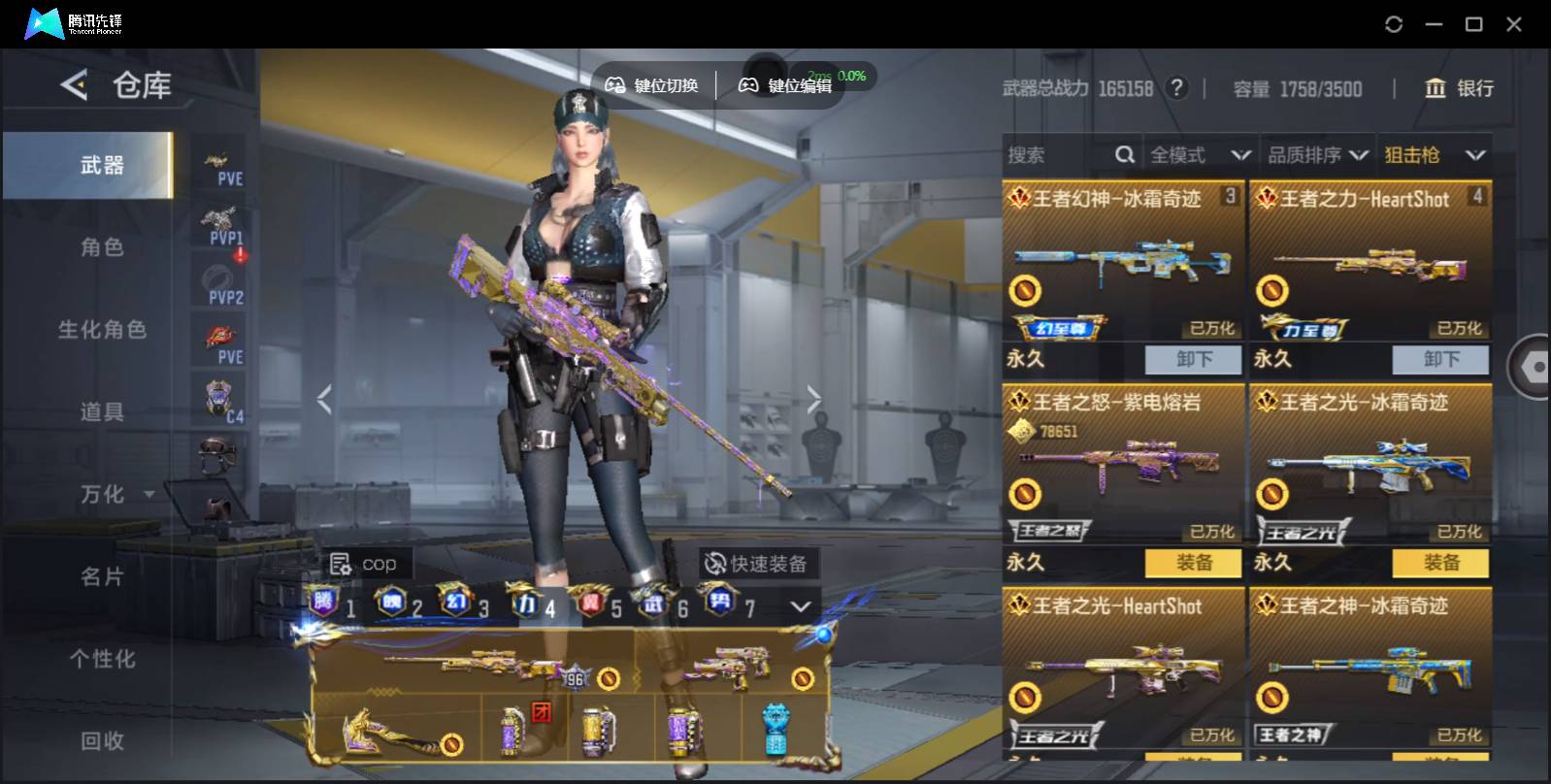The width and height of the screenshot is (1551, 784).
Task: Switch to the 个性化 personalization tab
Action: (102, 660)
